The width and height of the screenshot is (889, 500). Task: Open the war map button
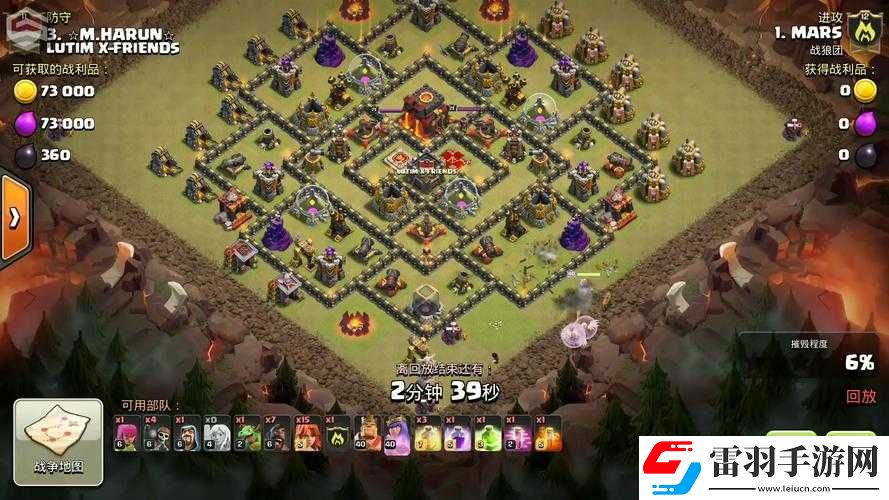tap(58, 439)
